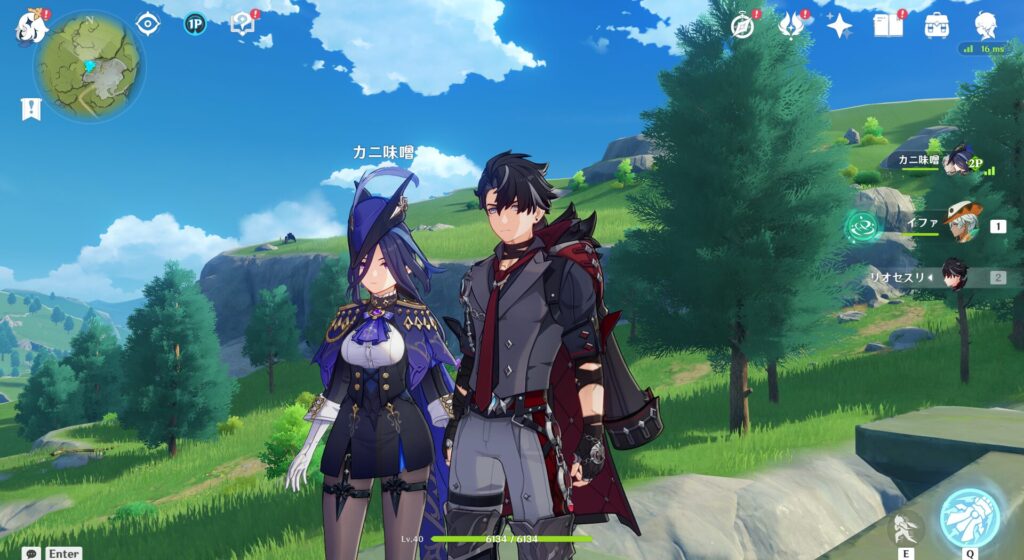Open the winged battle pass icon
This screenshot has height=560, width=1024.
[791, 26]
